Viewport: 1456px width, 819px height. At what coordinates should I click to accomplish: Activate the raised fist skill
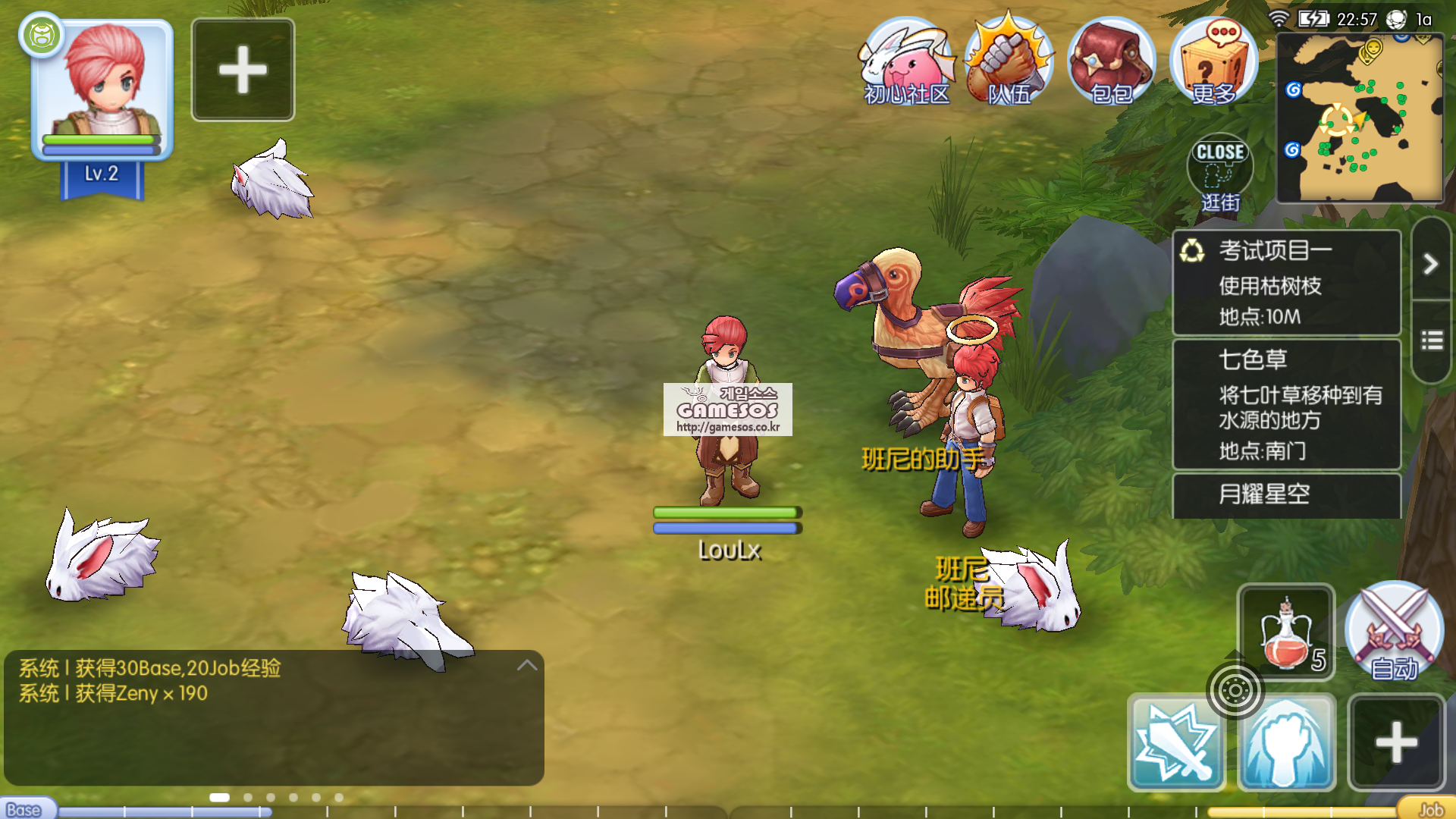click(1287, 743)
